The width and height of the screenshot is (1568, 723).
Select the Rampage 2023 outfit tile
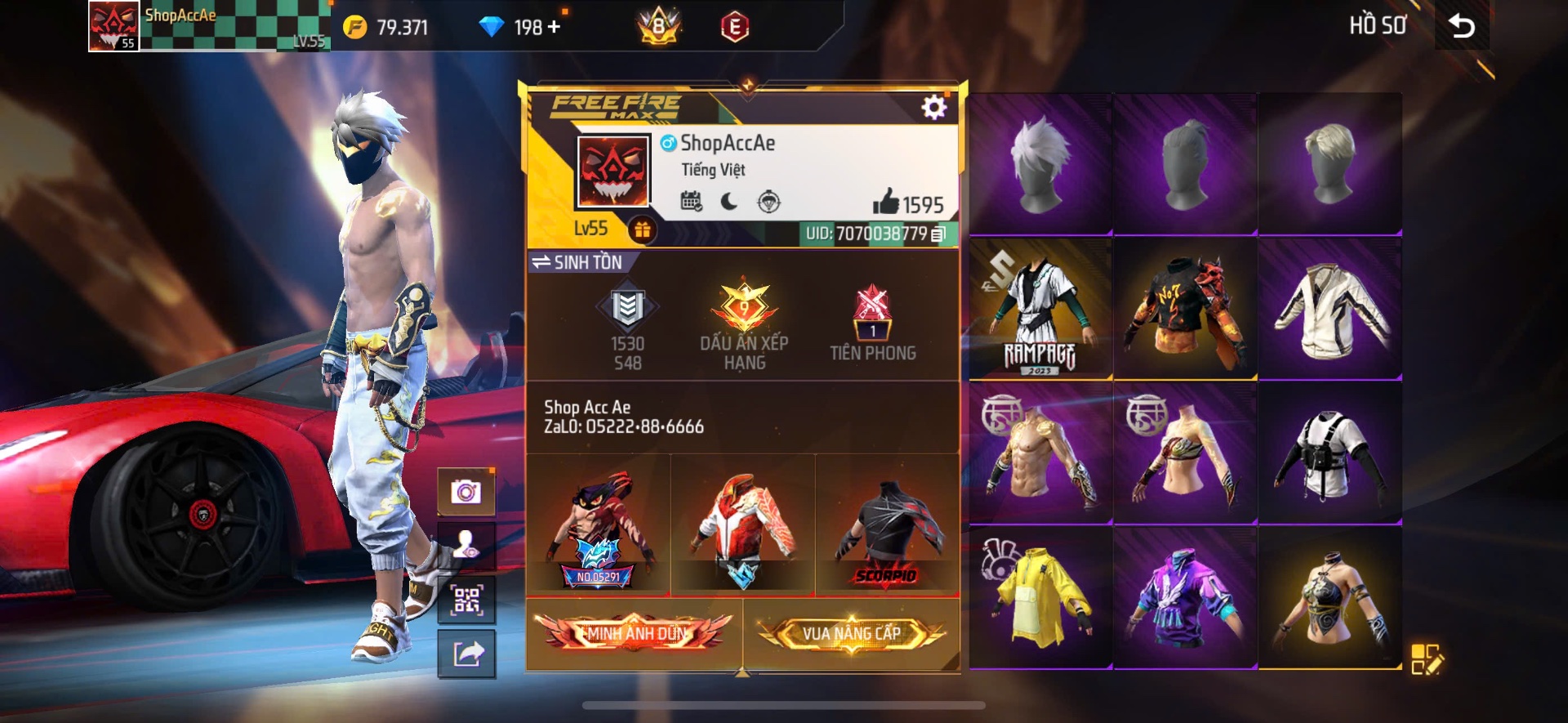click(x=1040, y=309)
